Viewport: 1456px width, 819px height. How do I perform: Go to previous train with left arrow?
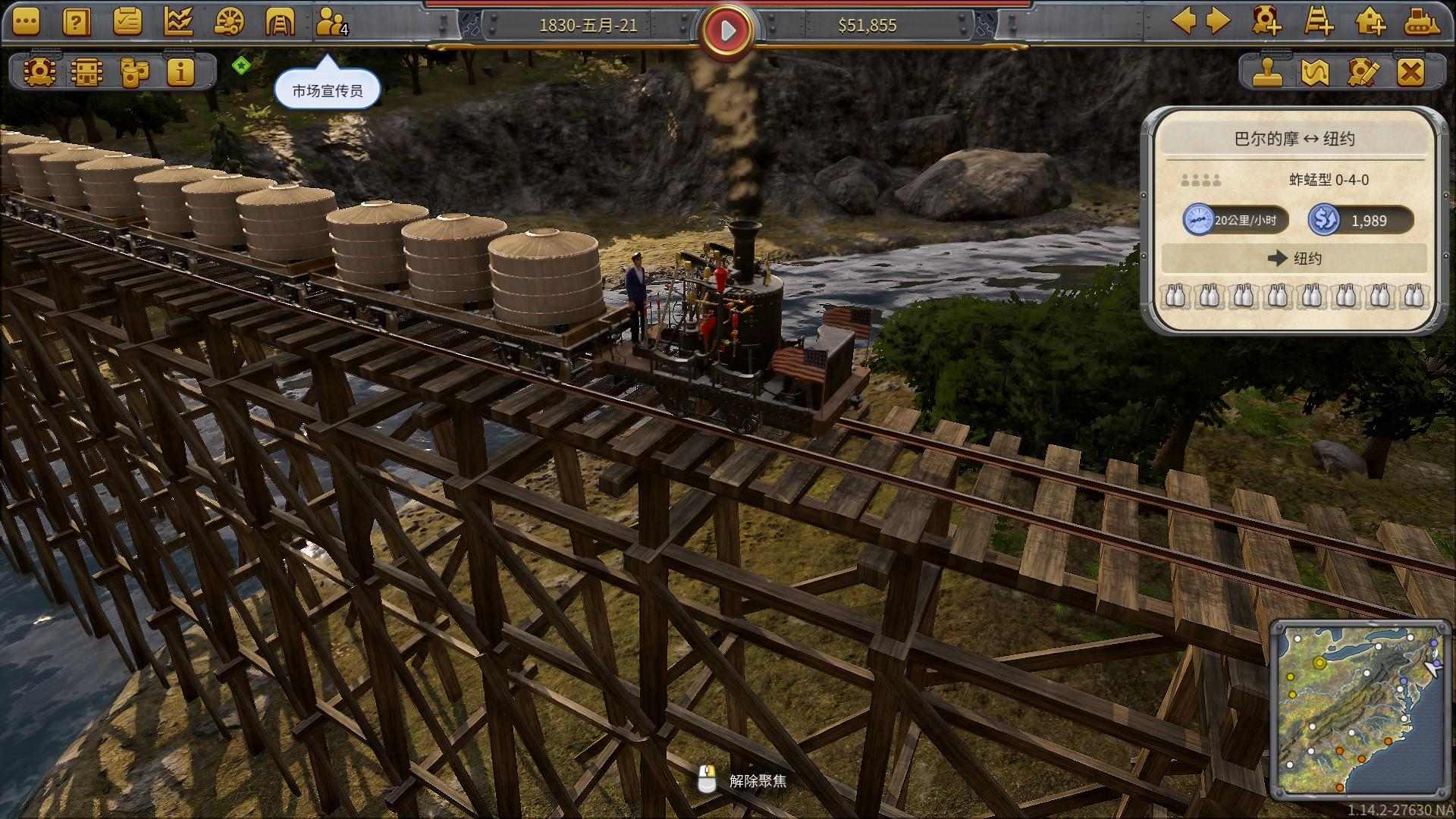point(1184,21)
